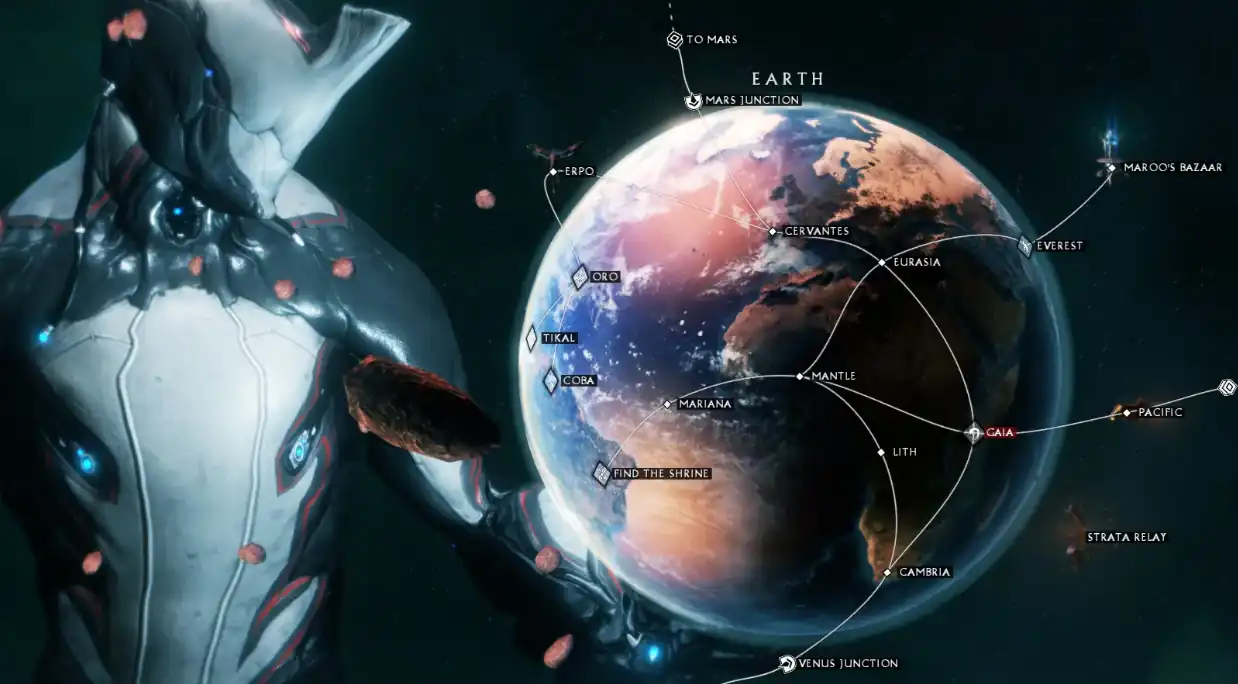The width and height of the screenshot is (1238, 684).
Task: Choose the highlighted Gaia node
Action: [973, 433]
